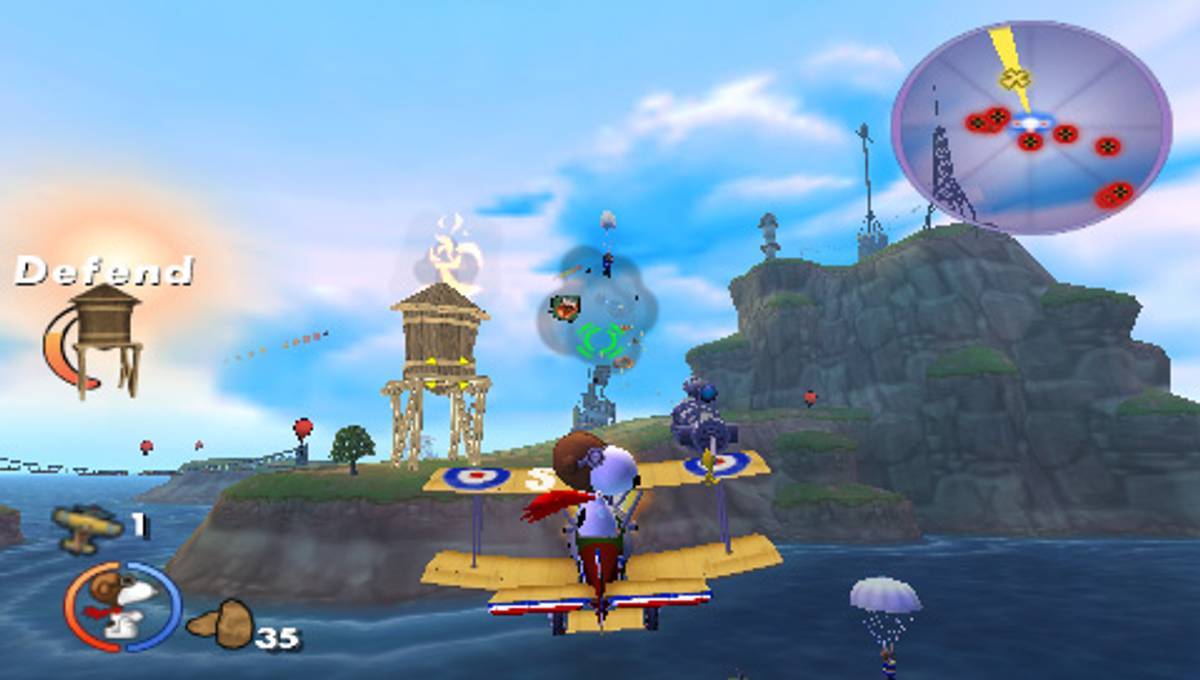
Task: Click the yellow biplane lives icon
Action: pos(88,524)
